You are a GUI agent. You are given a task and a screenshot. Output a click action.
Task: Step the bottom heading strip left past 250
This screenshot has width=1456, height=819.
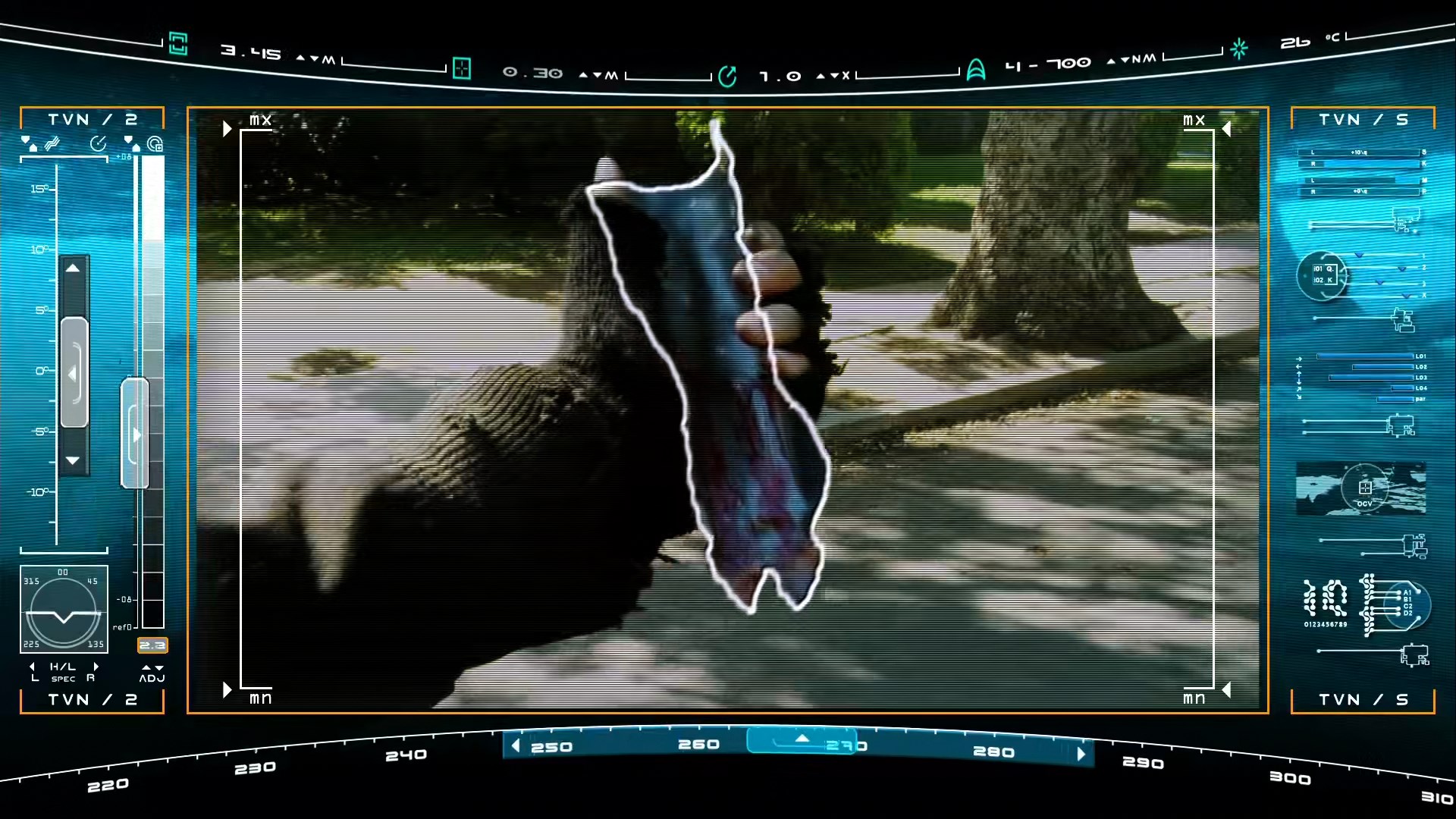pos(516,745)
